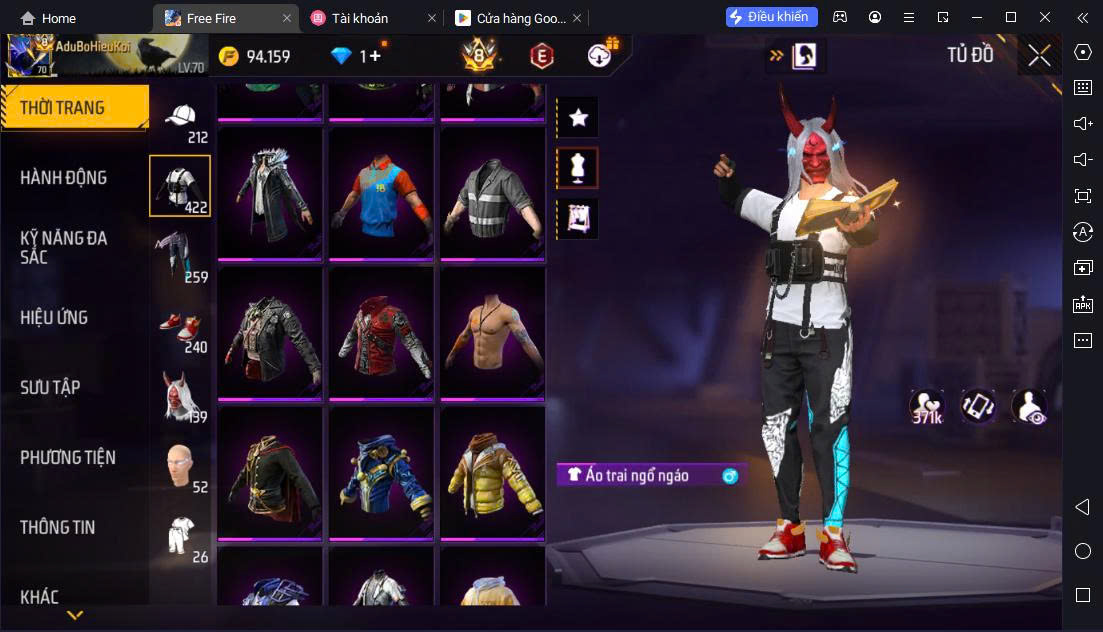Pick the bald head face subcategory

tap(180, 465)
